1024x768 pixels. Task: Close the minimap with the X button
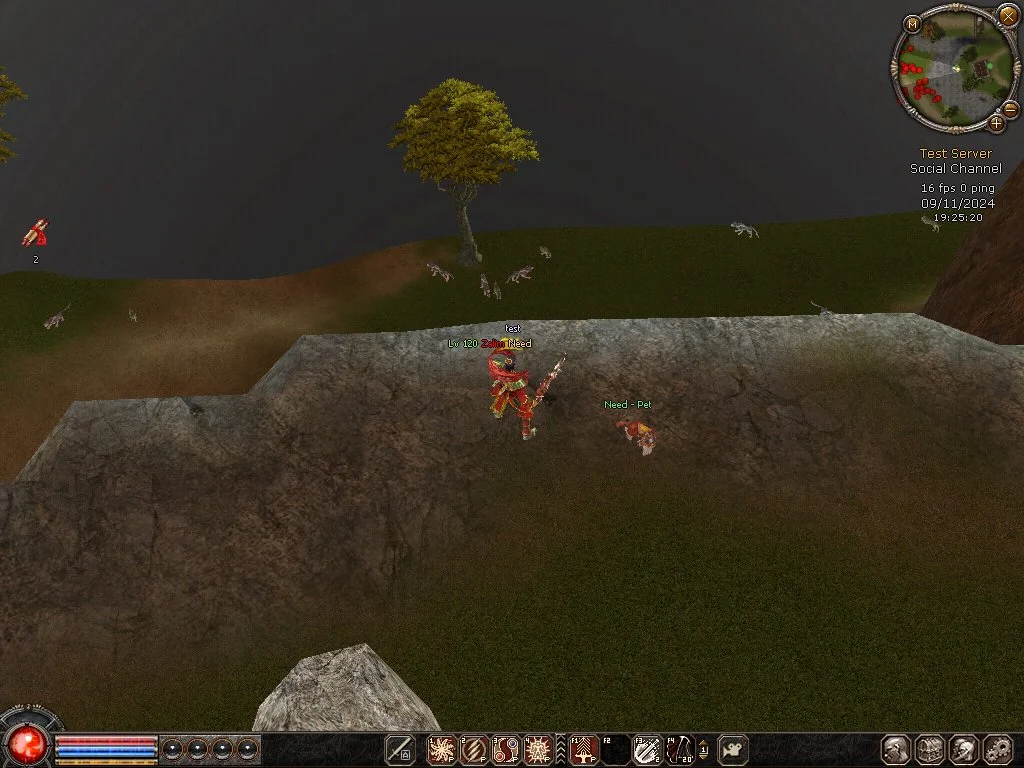coord(1007,15)
